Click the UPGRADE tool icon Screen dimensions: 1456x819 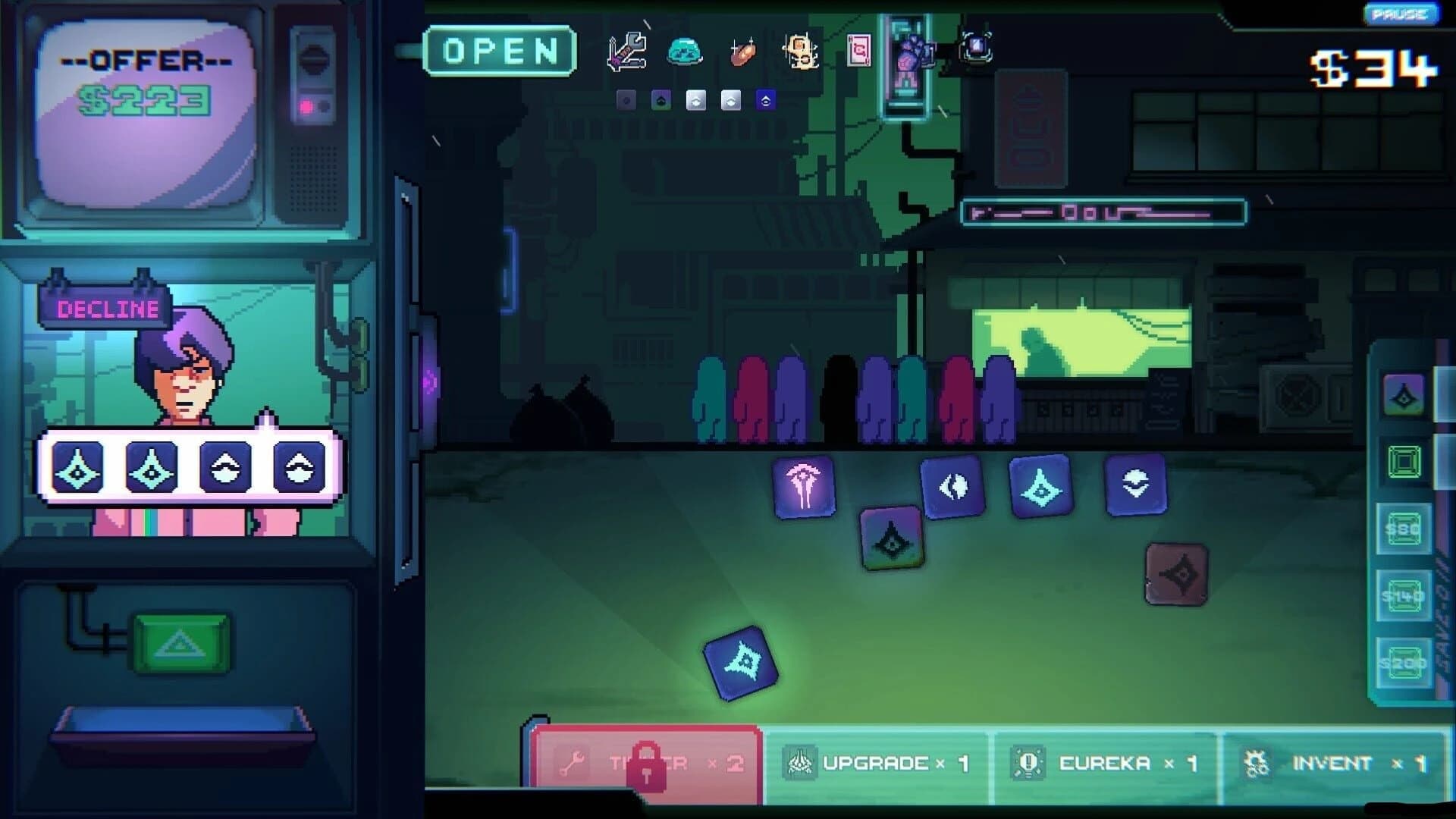(800, 762)
